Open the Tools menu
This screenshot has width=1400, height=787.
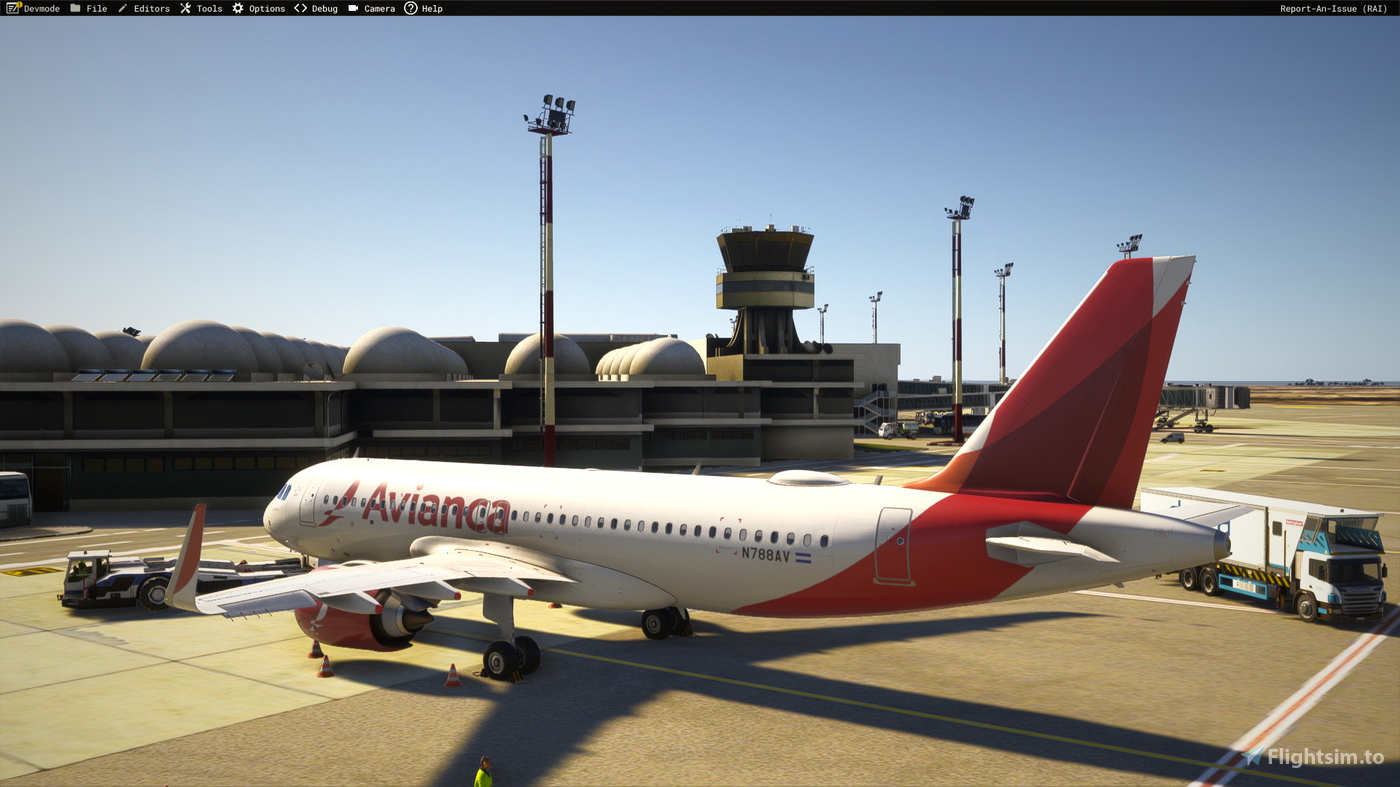pyautogui.click(x=208, y=7)
